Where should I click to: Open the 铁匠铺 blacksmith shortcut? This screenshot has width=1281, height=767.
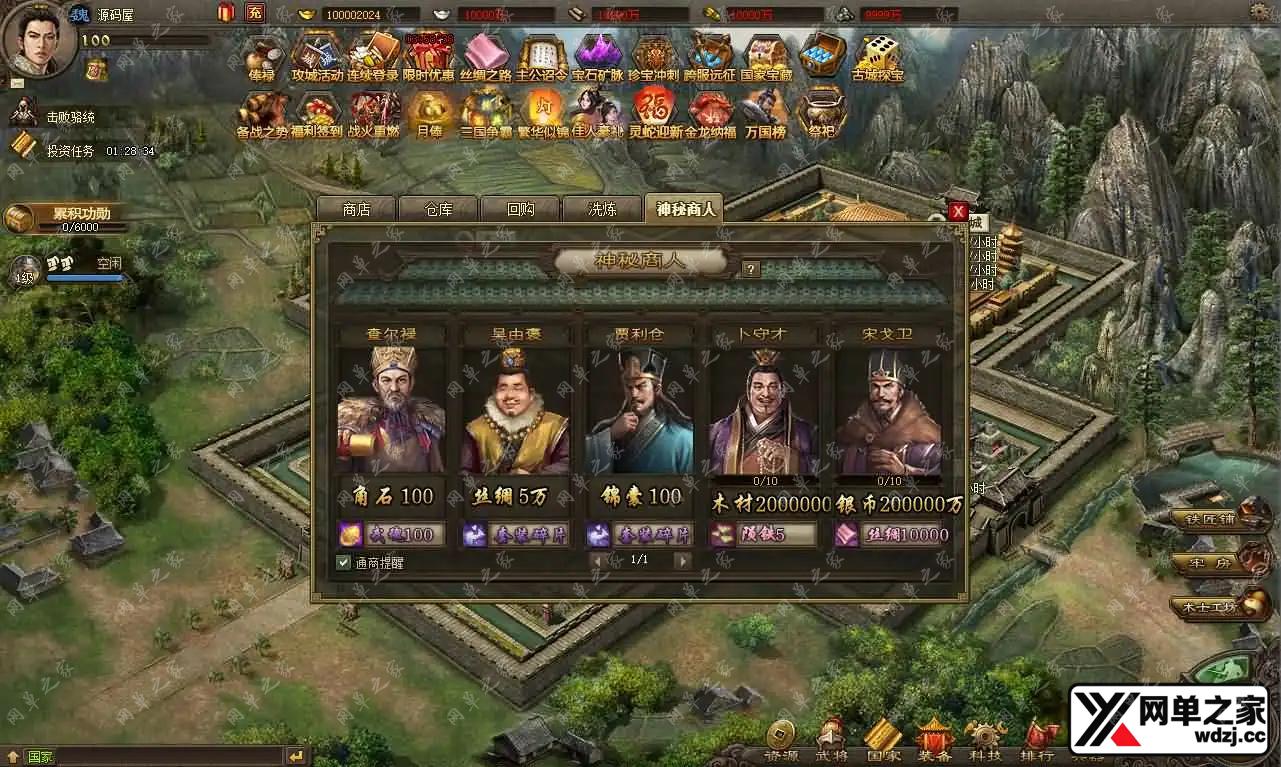tap(1209, 518)
